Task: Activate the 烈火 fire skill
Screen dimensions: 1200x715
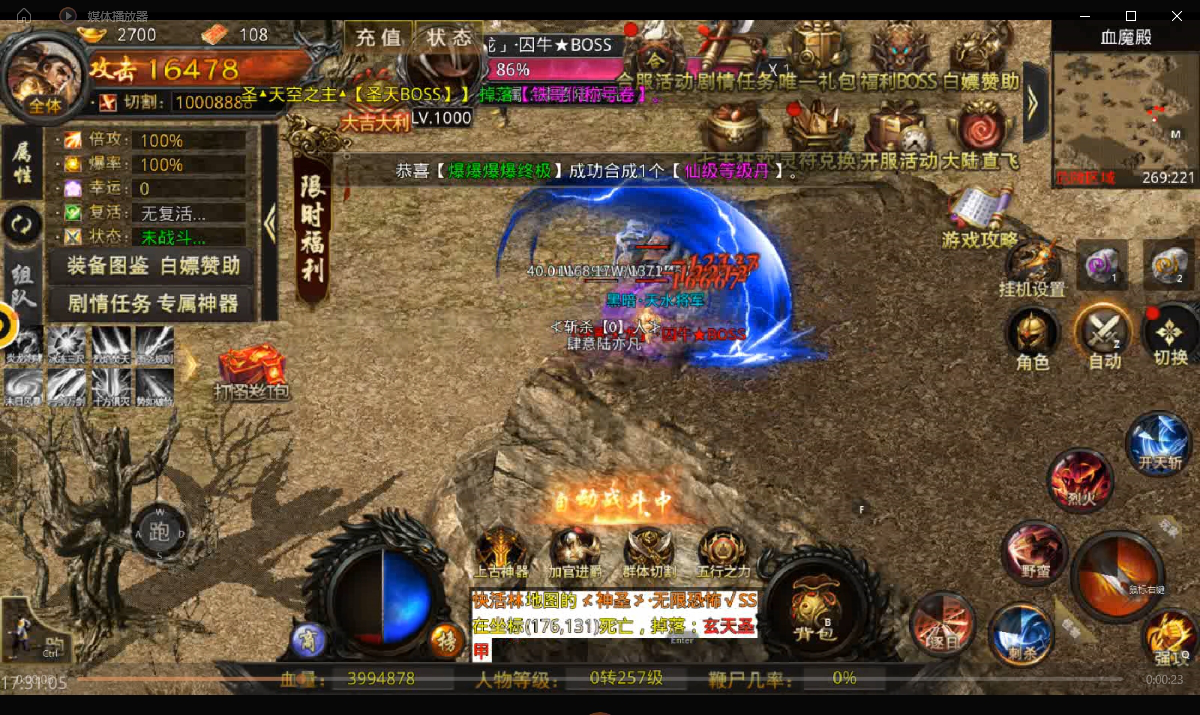Action: 1080,481
